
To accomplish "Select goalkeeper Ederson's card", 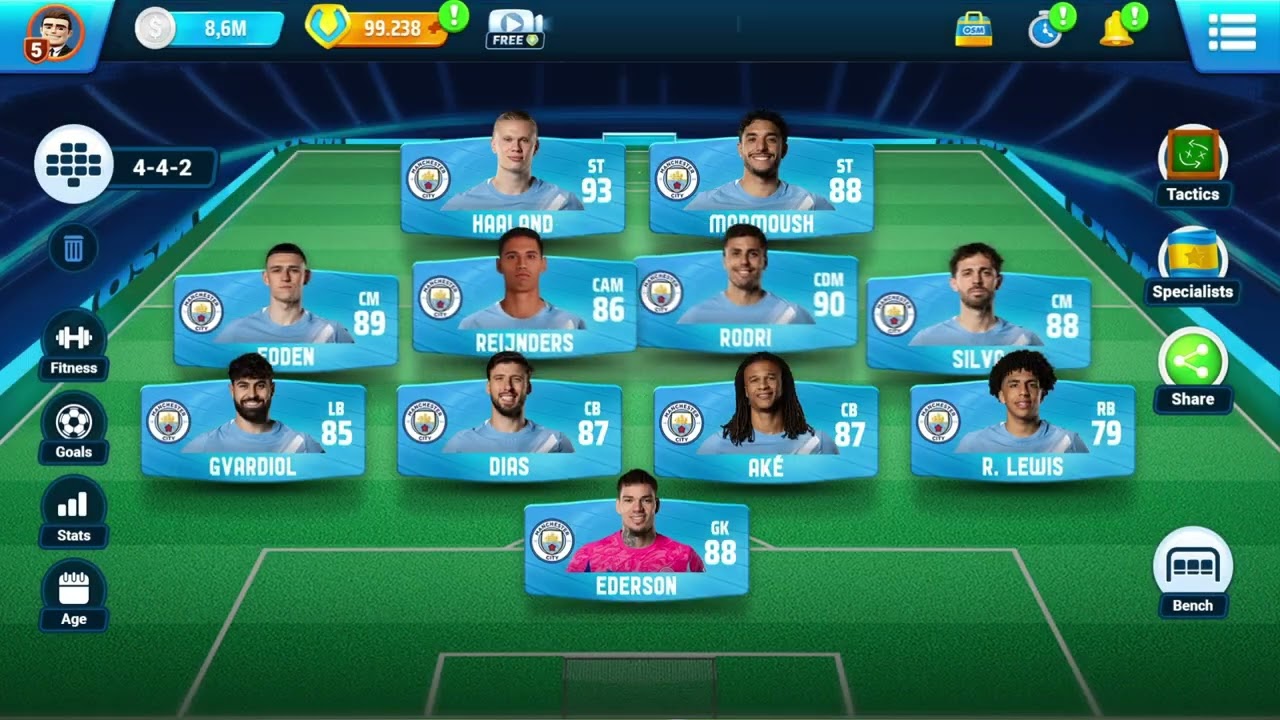I will click(636, 548).
